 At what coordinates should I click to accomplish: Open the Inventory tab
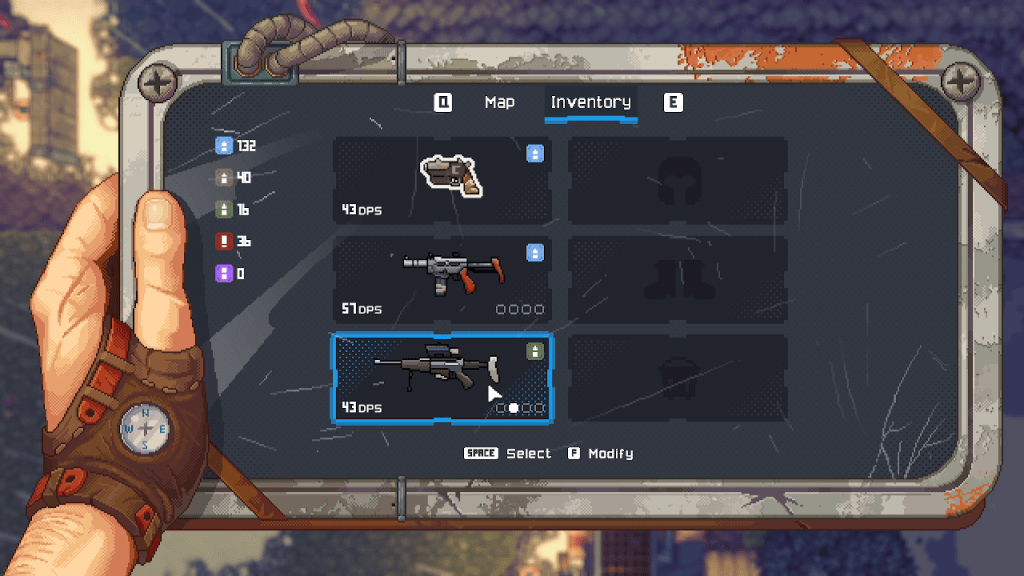590,102
